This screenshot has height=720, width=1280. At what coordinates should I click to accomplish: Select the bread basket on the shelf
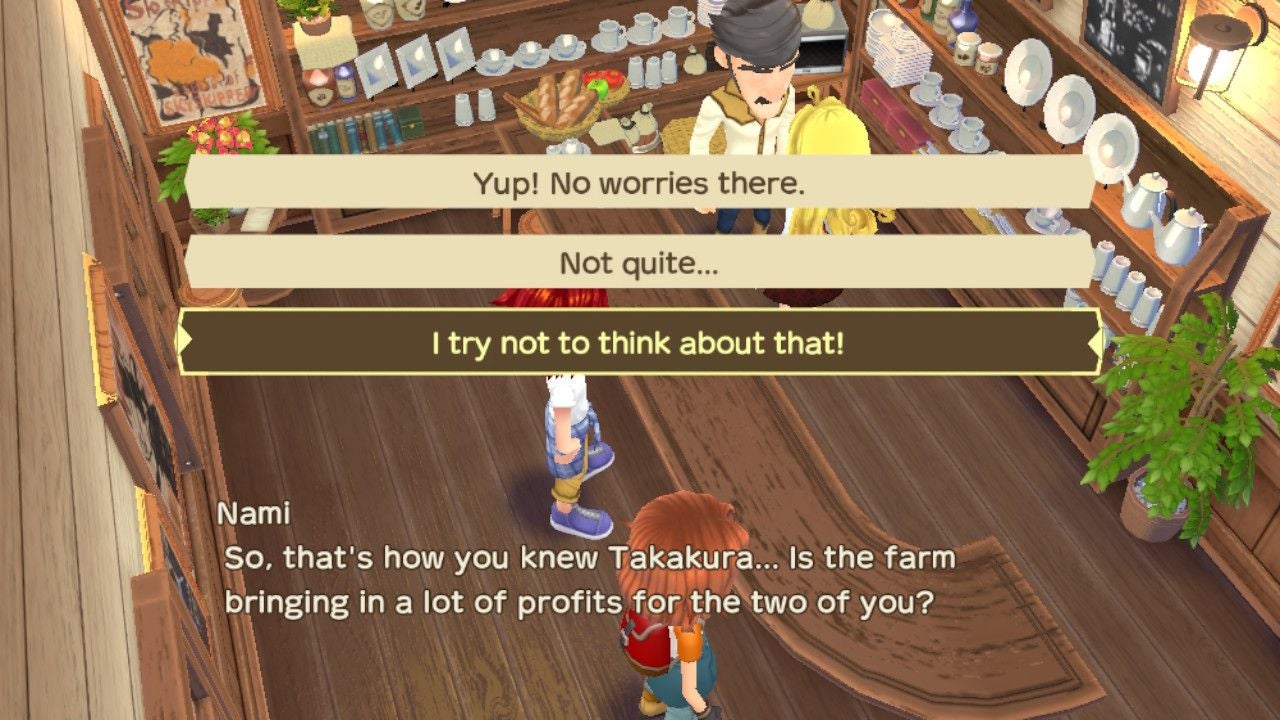point(555,105)
